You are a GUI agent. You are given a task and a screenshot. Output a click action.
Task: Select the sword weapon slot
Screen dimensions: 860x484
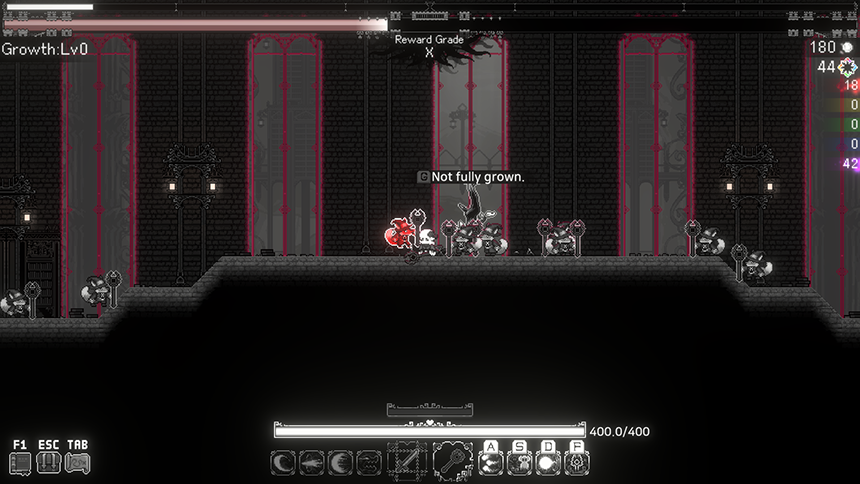tap(407, 462)
